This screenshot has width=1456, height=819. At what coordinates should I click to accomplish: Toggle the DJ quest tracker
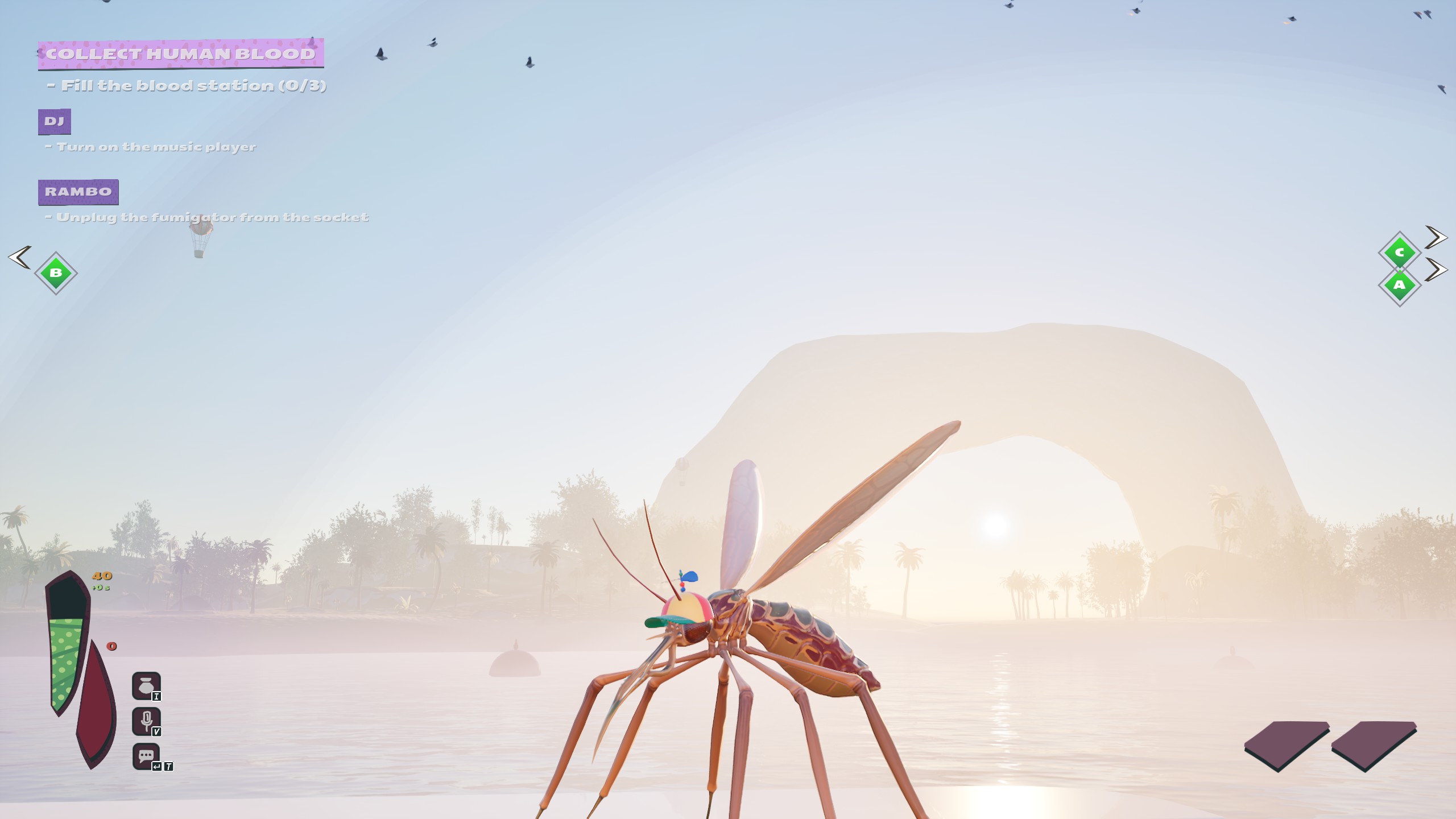(55, 121)
